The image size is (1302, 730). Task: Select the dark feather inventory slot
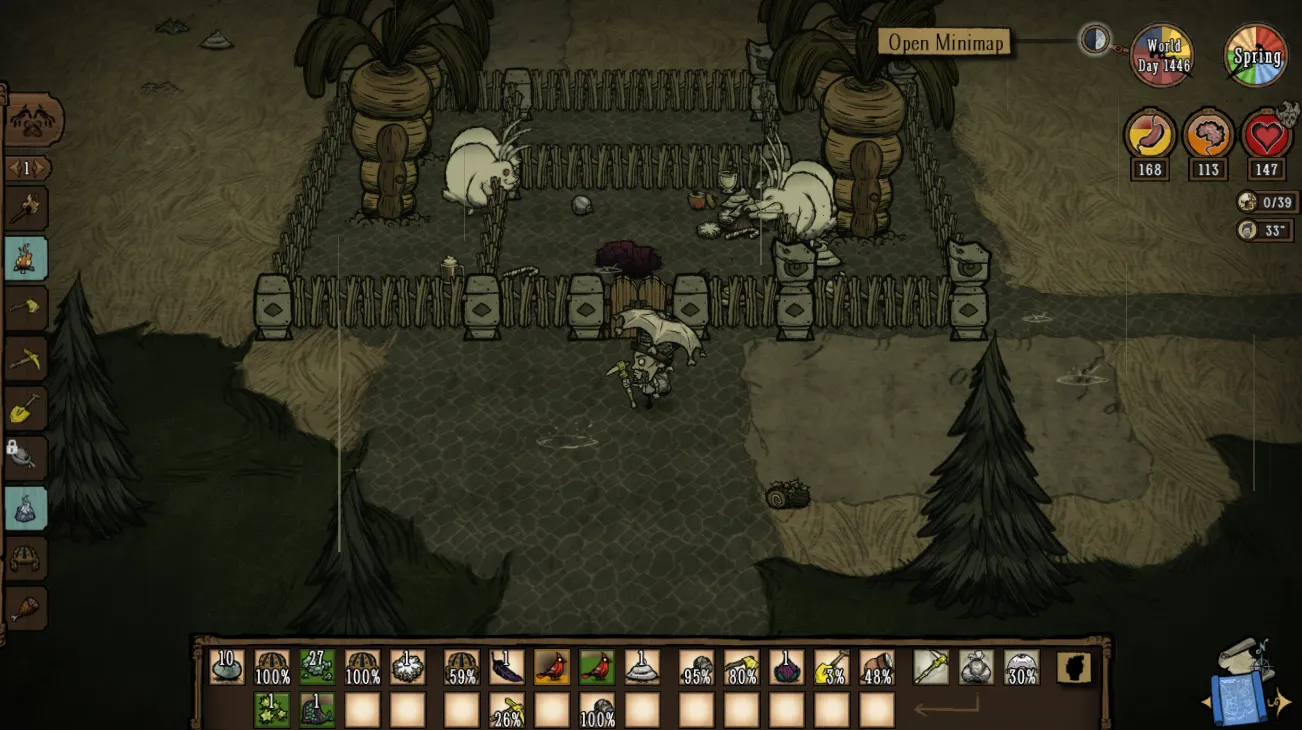[507, 667]
